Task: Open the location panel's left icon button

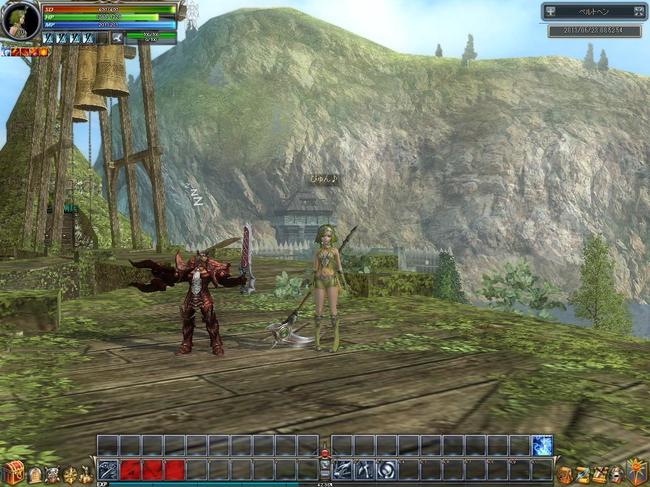Action: pyautogui.click(x=553, y=12)
